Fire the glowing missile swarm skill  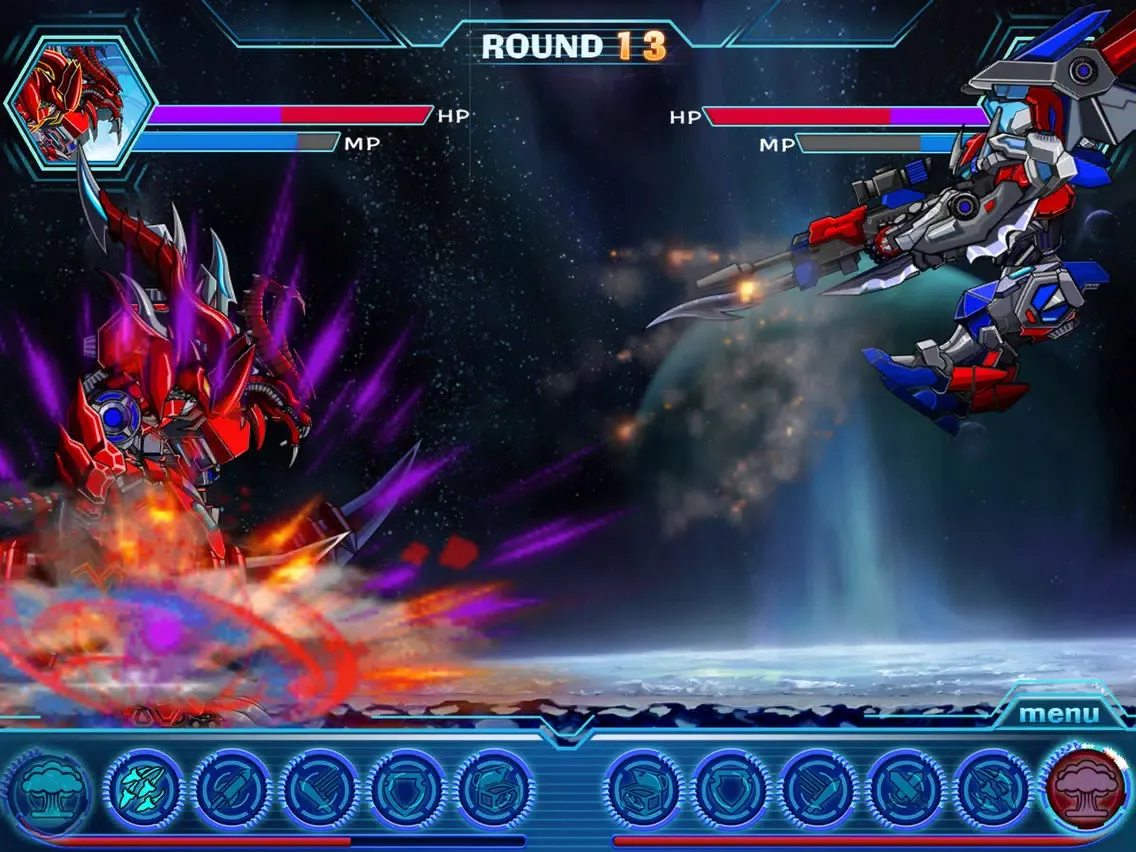[x=144, y=789]
